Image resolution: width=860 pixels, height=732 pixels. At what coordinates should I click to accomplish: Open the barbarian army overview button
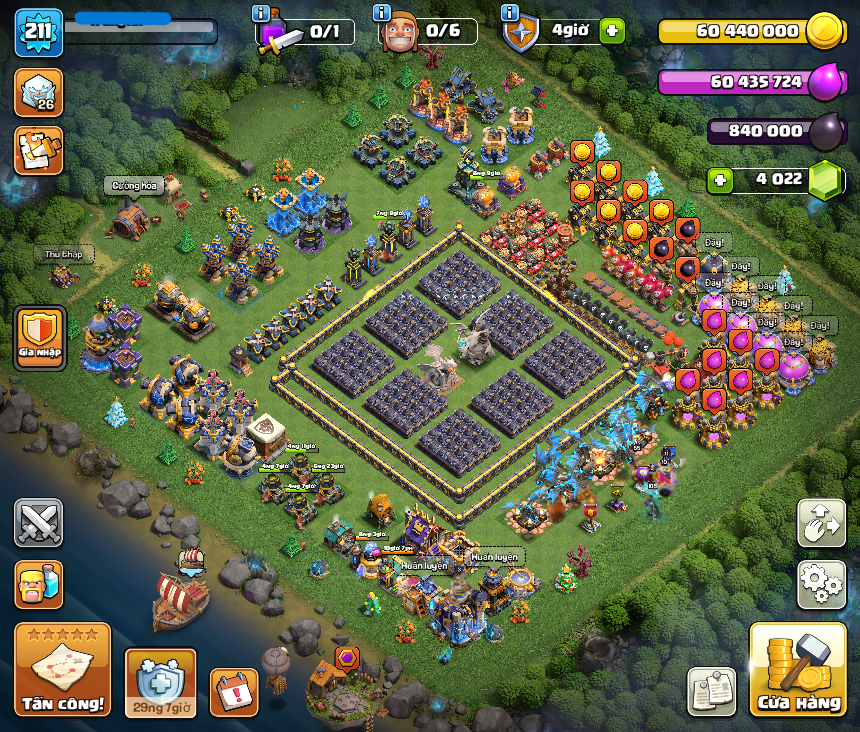click(x=38, y=584)
